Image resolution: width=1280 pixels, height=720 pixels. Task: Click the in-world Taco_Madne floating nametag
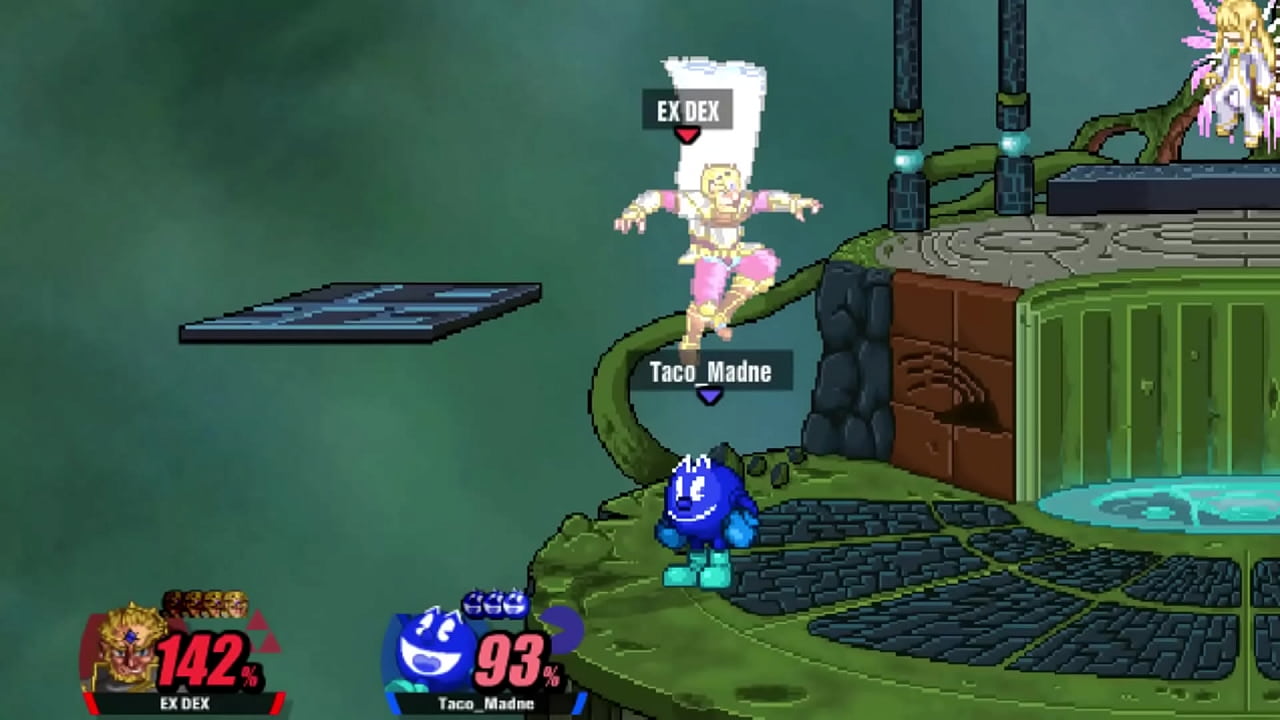click(x=711, y=372)
